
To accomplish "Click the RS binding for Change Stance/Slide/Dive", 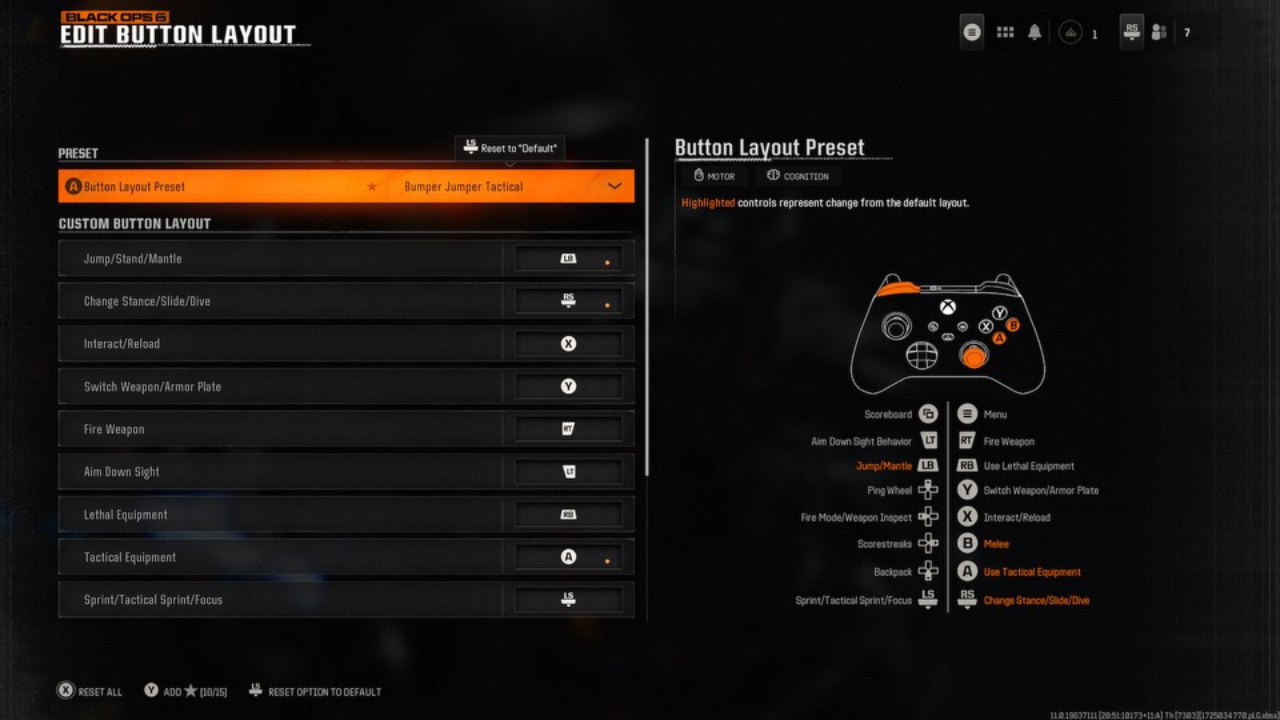I will pos(567,300).
